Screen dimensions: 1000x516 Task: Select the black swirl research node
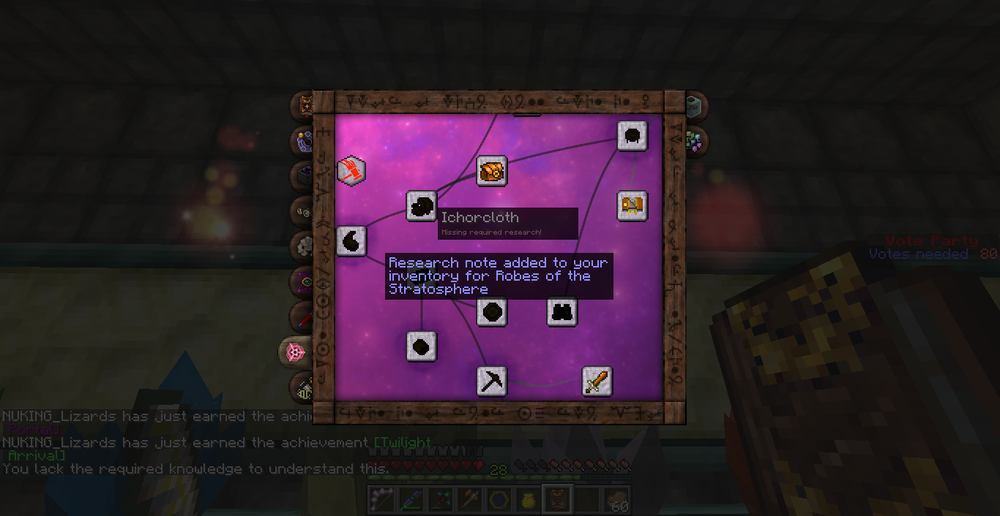tap(351, 241)
